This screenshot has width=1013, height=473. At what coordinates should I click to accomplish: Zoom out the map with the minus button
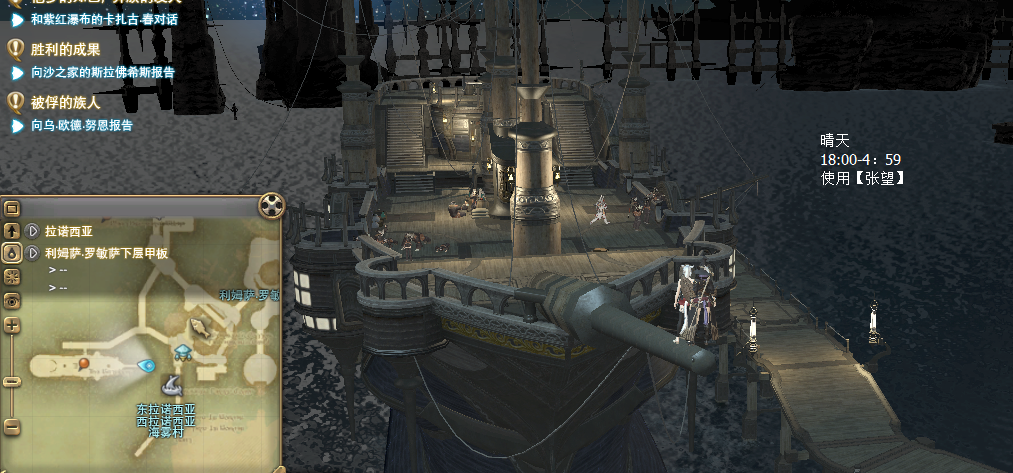[x=12, y=425]
